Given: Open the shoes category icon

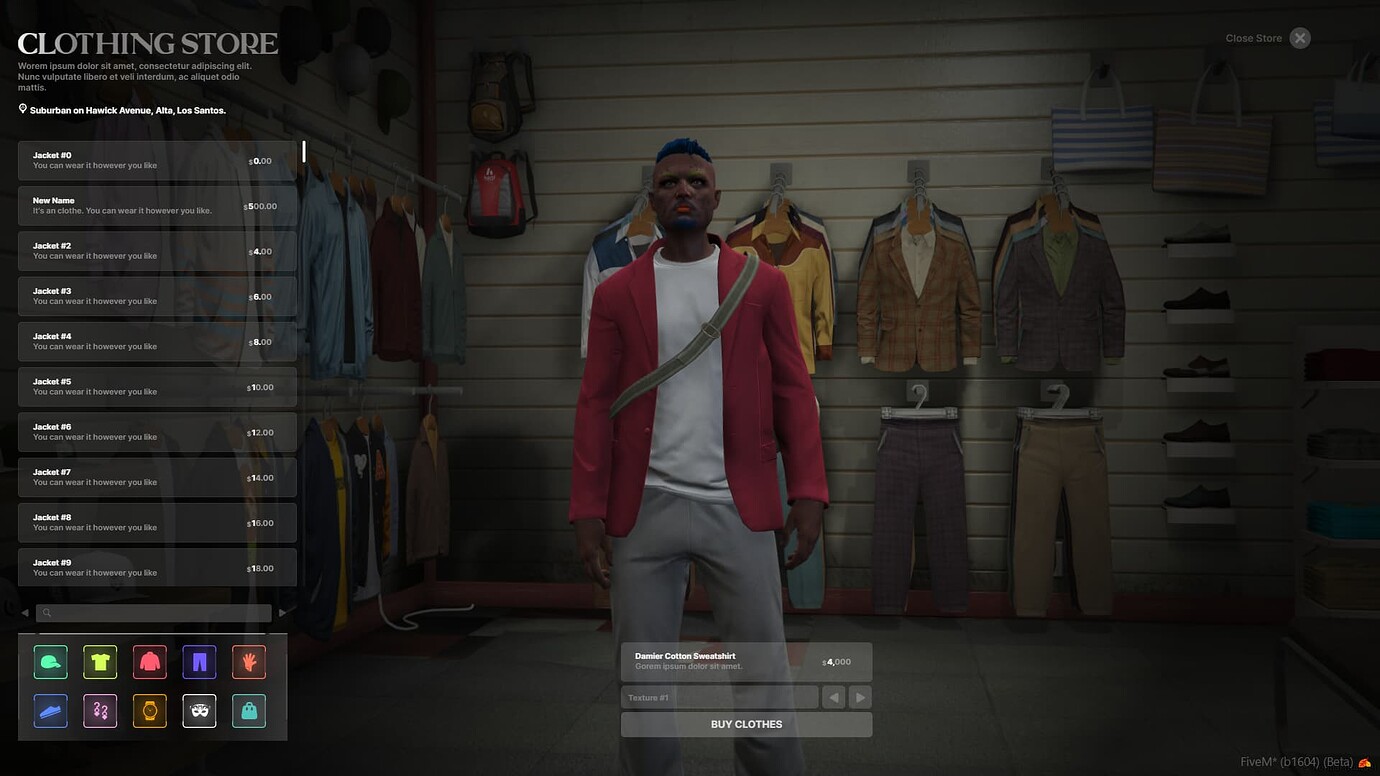Looking at the screenshot, I should (x=50, y=711).
